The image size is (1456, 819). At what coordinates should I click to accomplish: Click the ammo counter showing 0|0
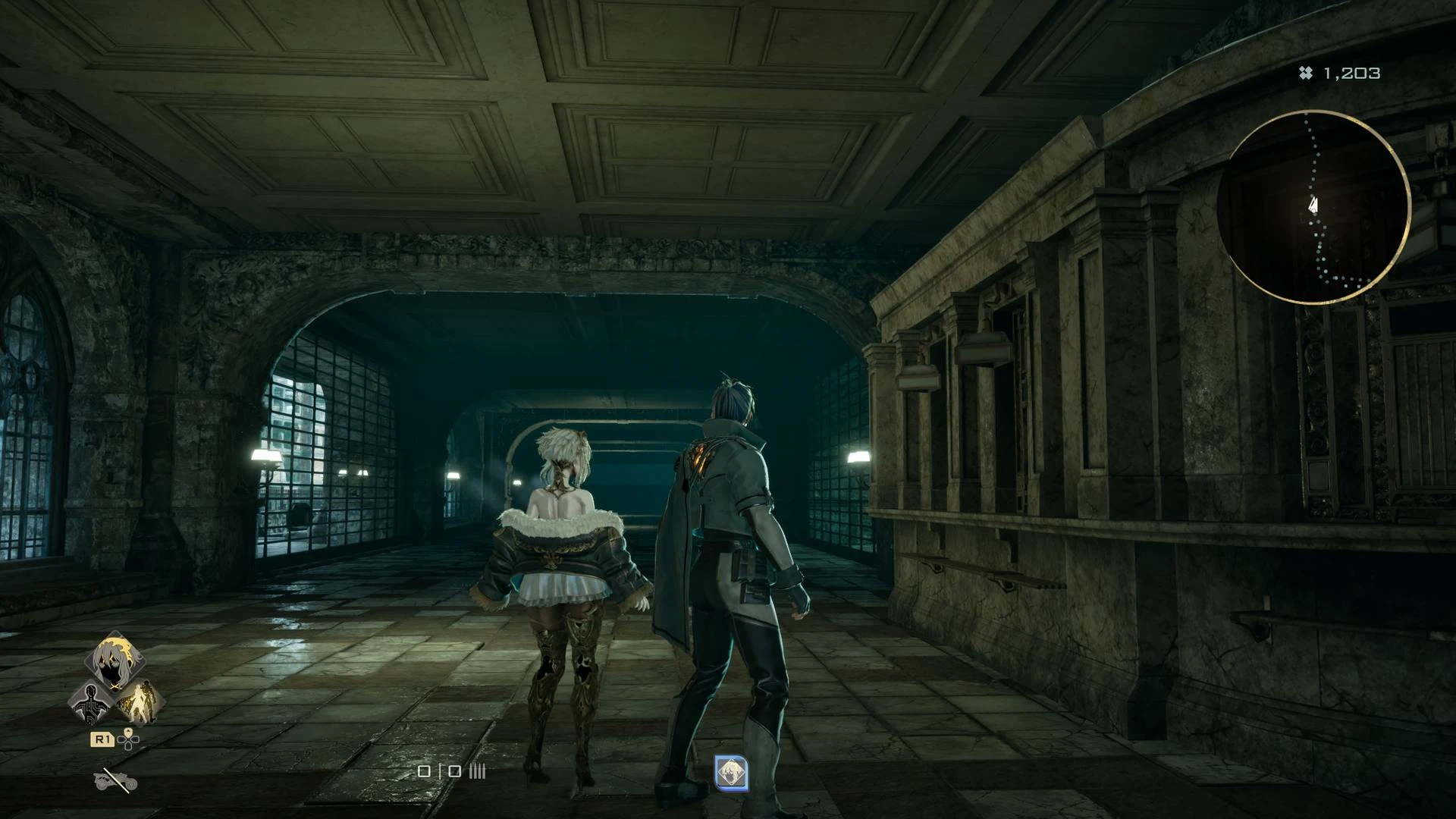point(439,771)
